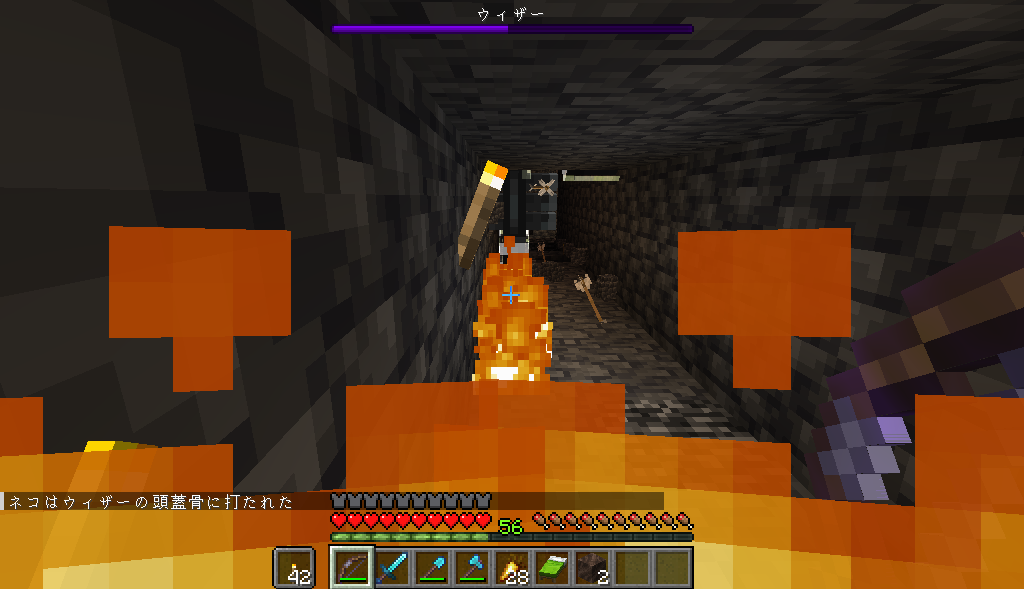This screenshot has height=589, width=1024.
Task: Select the dark block stack of 2
Action: coord(592,567)
